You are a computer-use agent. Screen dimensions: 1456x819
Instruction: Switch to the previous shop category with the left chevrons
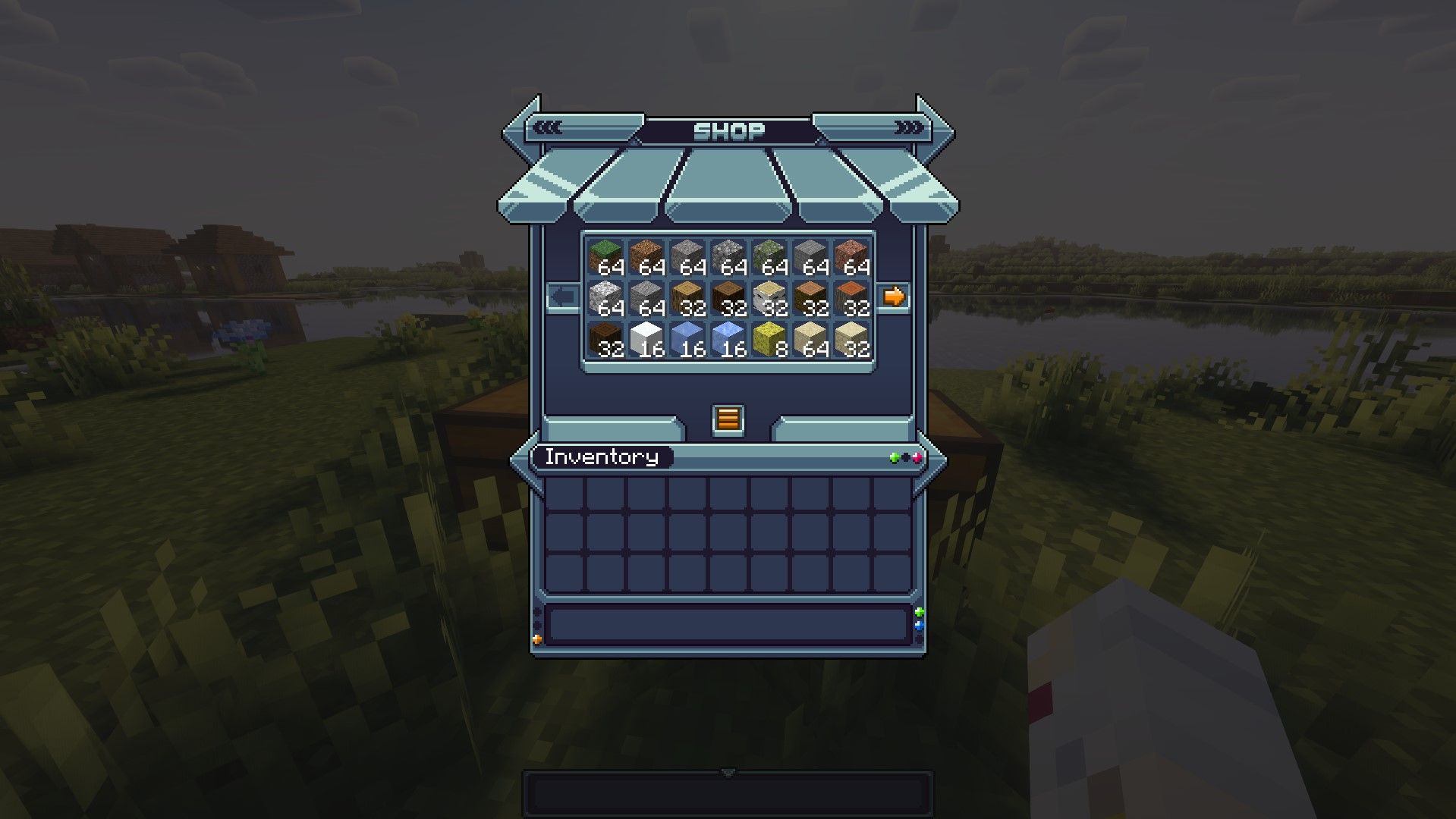point(548,127)
